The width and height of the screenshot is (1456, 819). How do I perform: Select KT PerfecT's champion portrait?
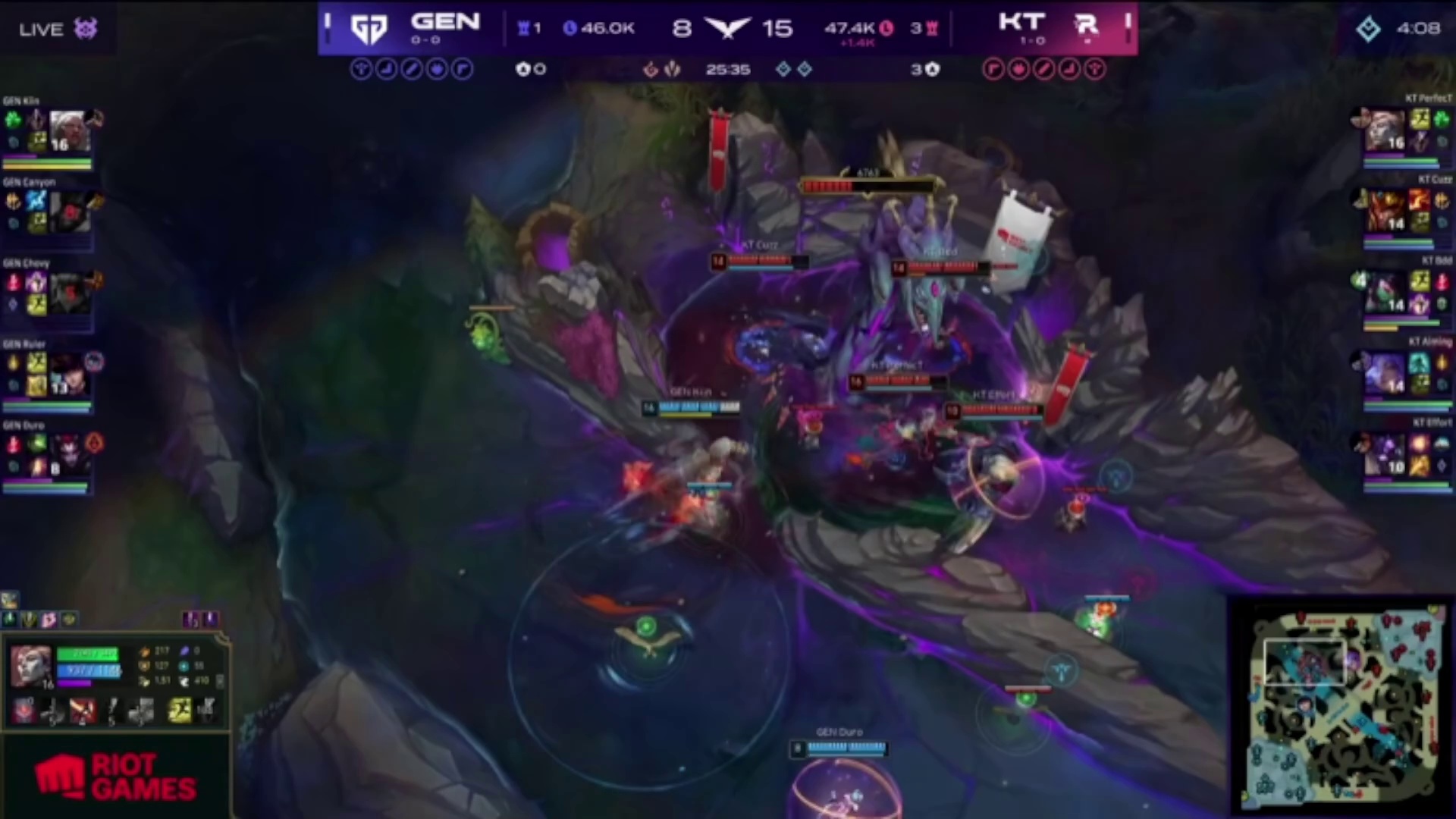[x=1385, y=131]
